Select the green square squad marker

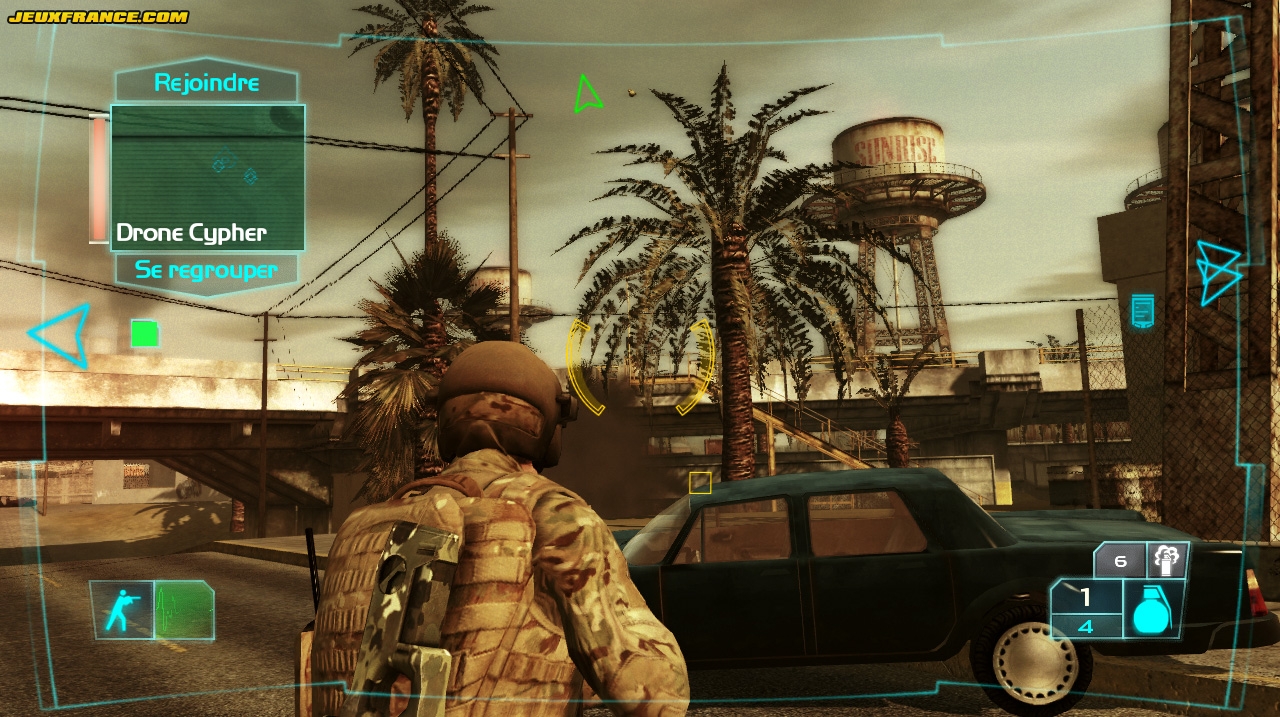coord(145,333)
